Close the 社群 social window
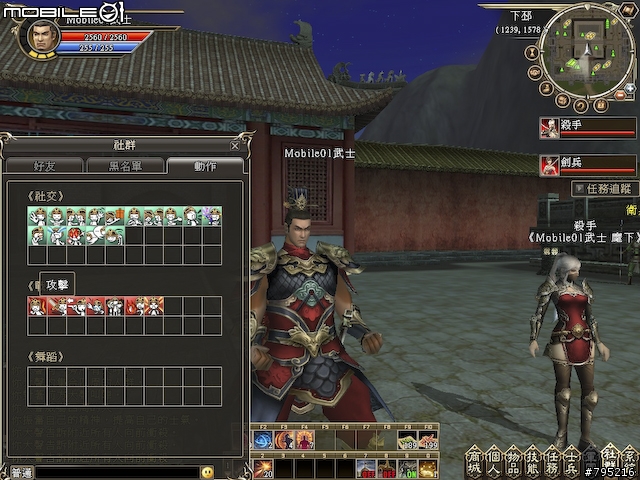640x480 pixels. pos(234,145)
